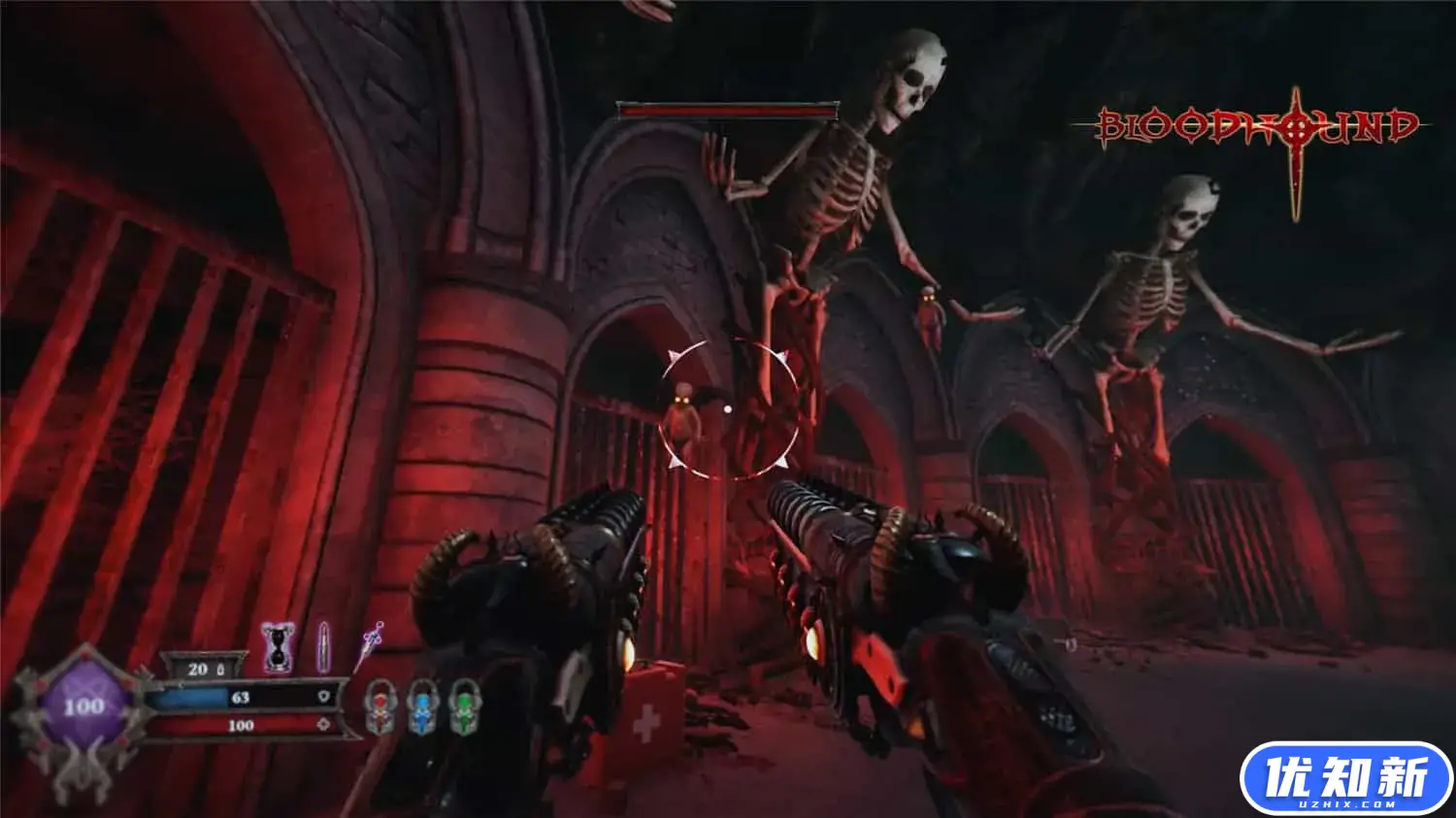1456x818 pixels.
Task: Click the vertical blade icon
Action: [324, 648]
